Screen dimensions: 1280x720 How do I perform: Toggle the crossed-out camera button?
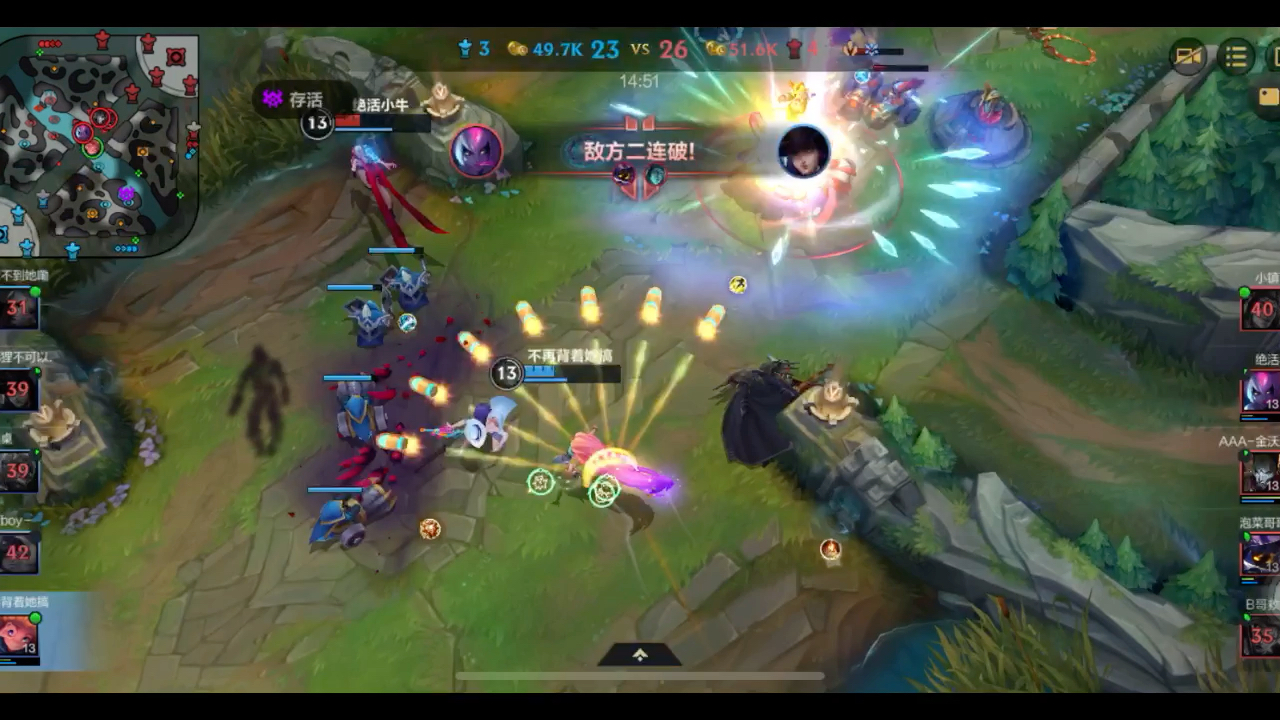(x=1189, y=57)
